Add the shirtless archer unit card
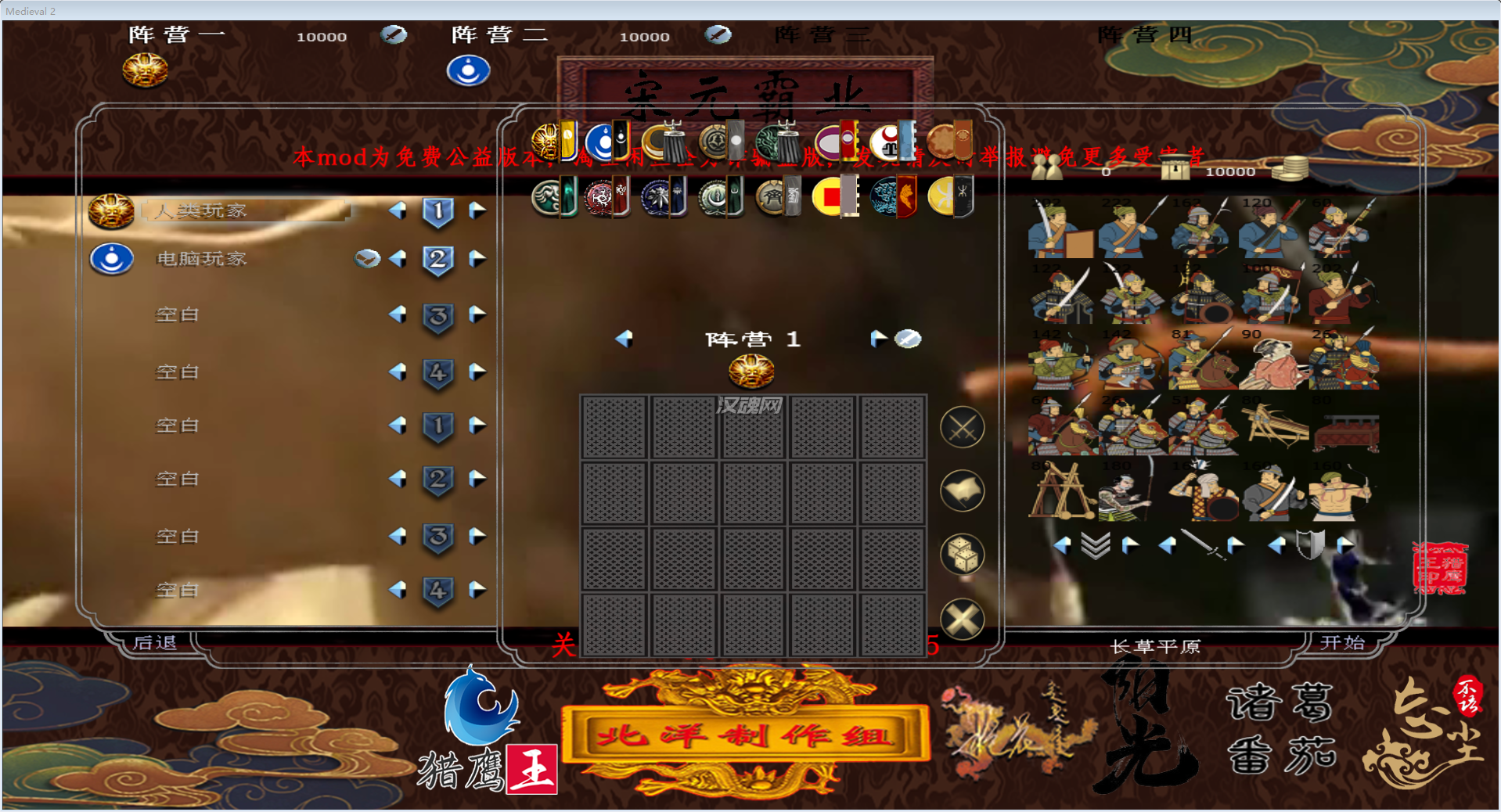Viewport: 1501px width, 812px height. click(1344, 491)
